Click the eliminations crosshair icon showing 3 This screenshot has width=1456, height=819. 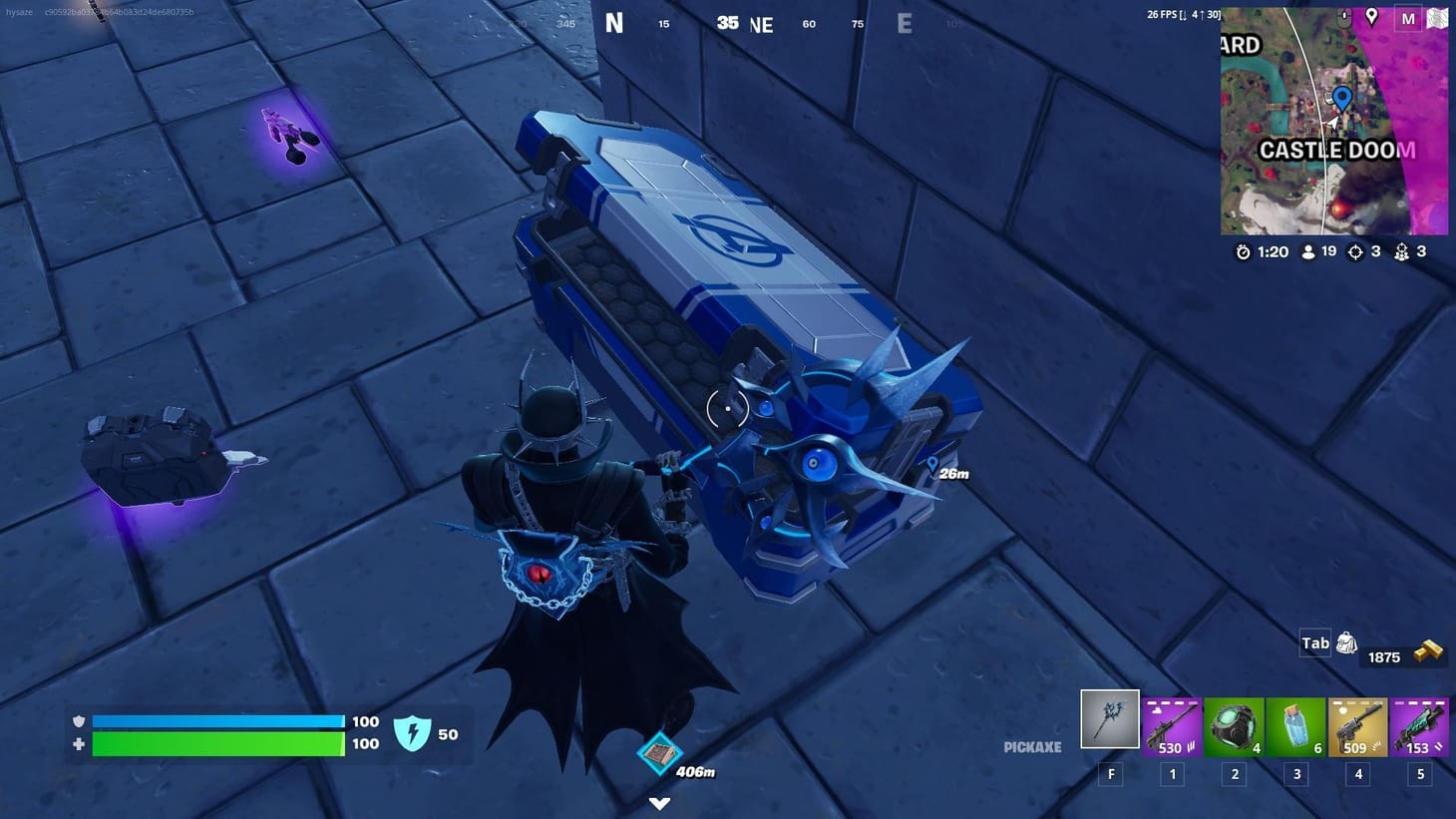tap(1356, 252)
